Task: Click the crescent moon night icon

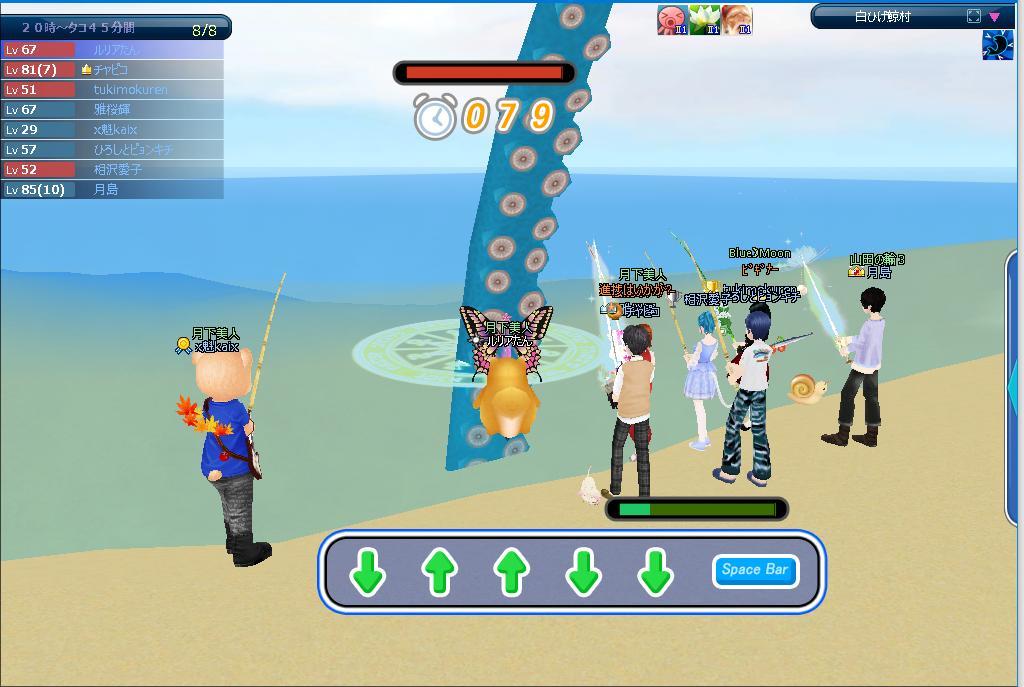Action: [997, 46]
